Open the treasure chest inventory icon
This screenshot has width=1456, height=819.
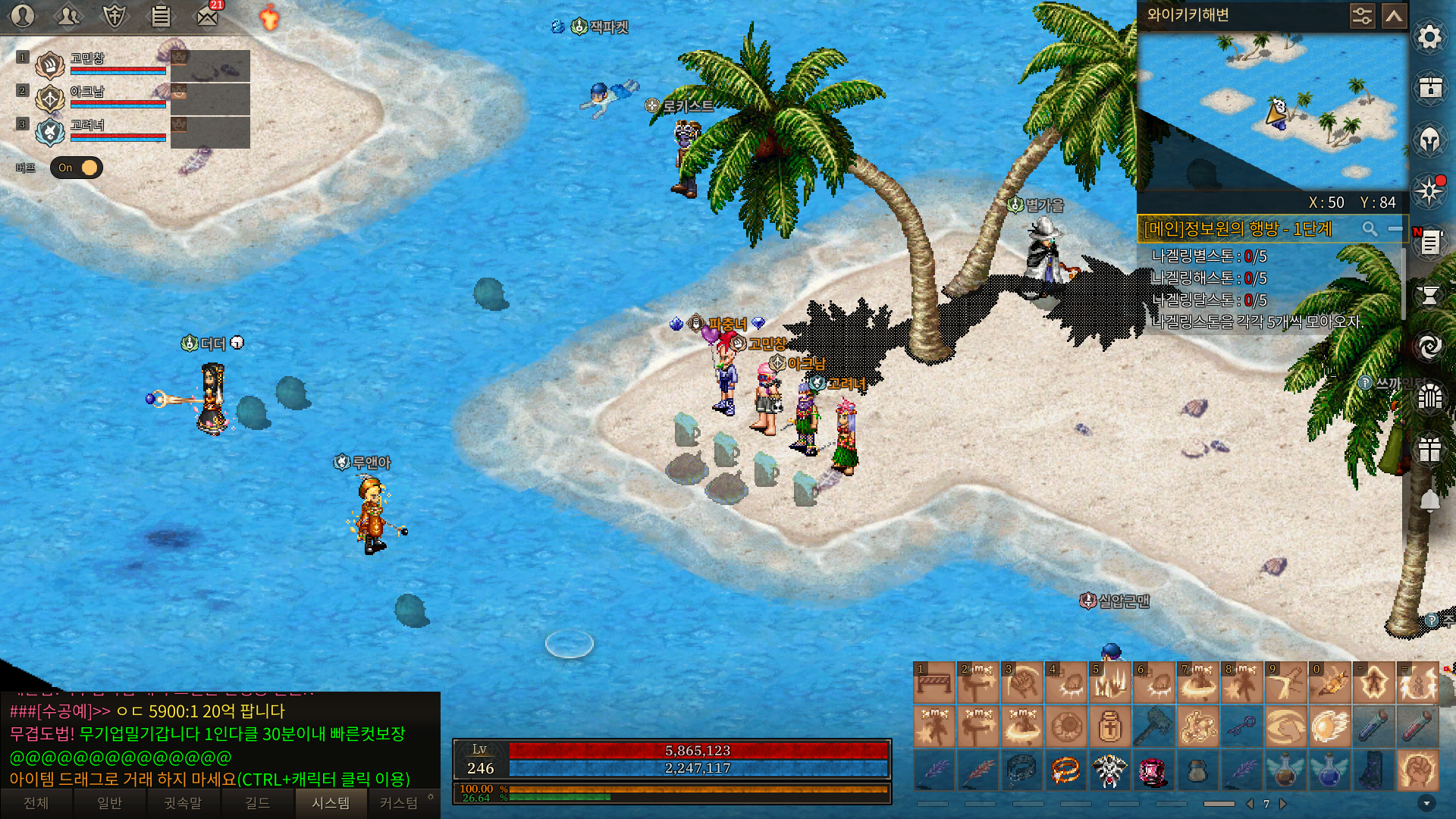tap(1429, 88)
